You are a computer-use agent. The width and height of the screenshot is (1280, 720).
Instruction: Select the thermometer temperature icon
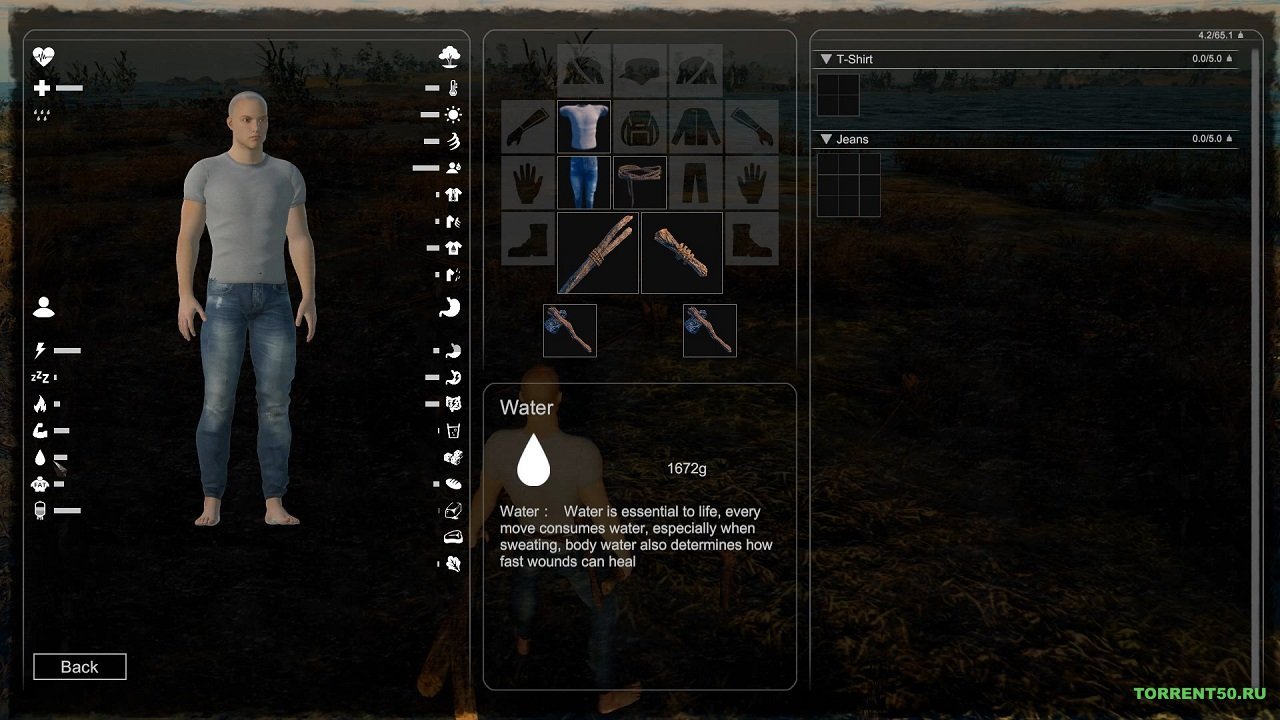point(454,88)
